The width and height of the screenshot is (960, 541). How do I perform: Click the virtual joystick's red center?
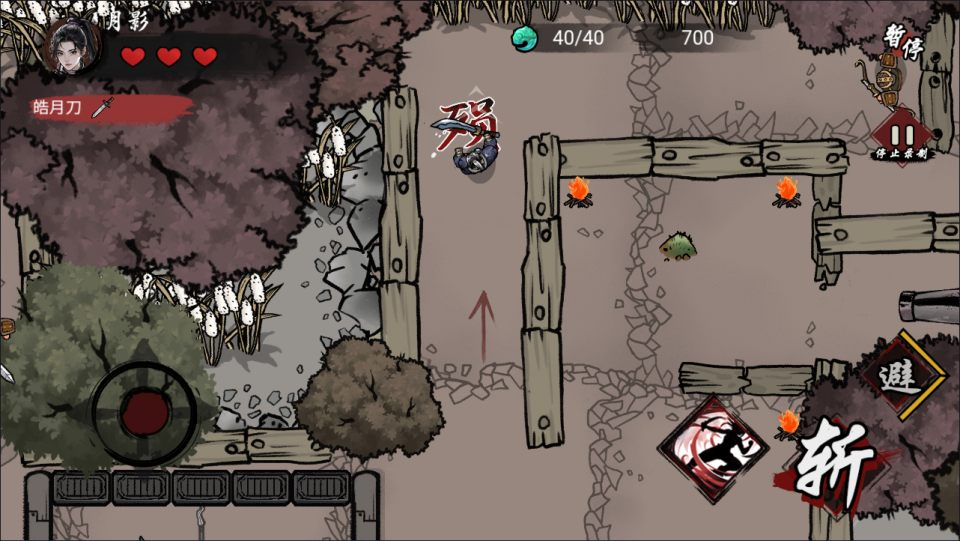coord(143,411)
